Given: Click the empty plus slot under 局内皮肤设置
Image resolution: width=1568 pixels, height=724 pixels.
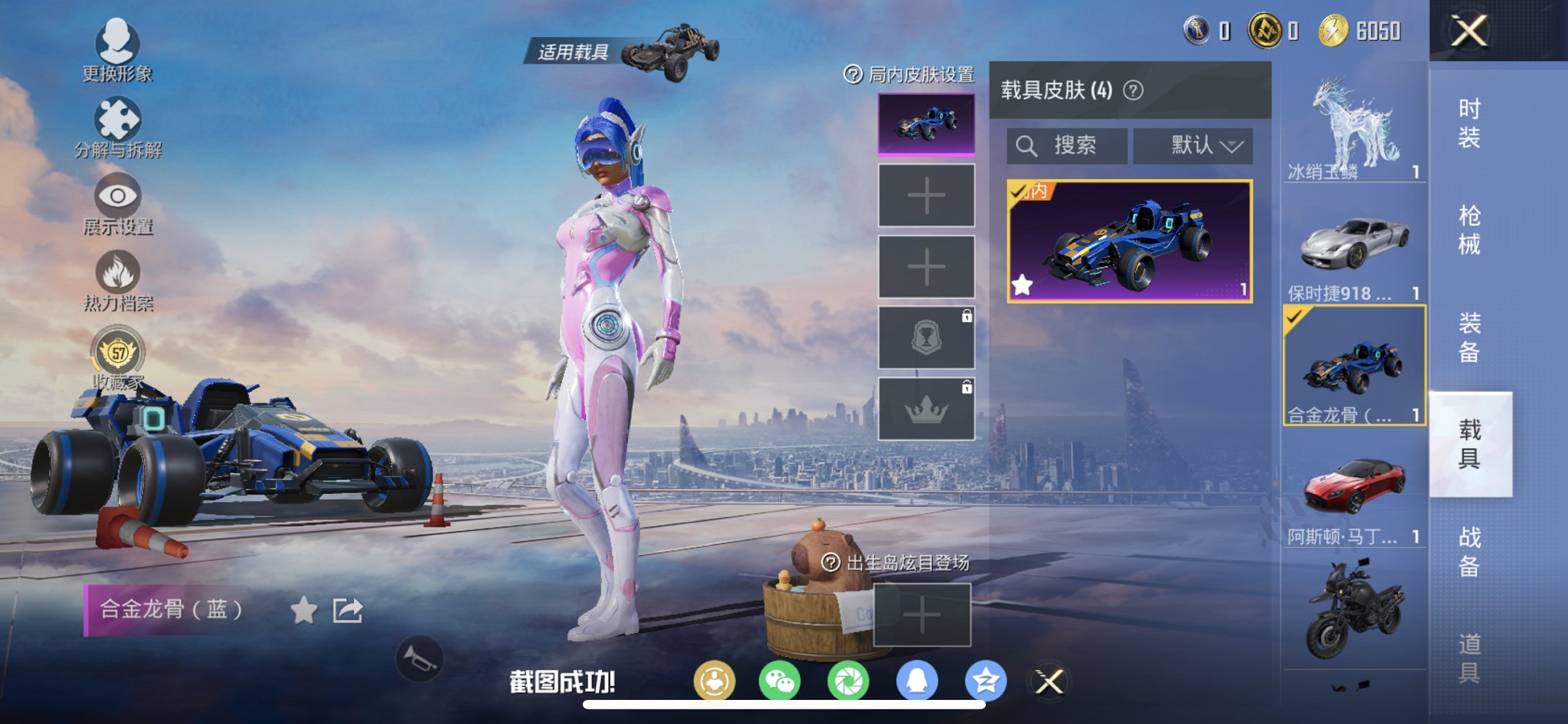Looking at the screenshot, I should tap(927, 196).
